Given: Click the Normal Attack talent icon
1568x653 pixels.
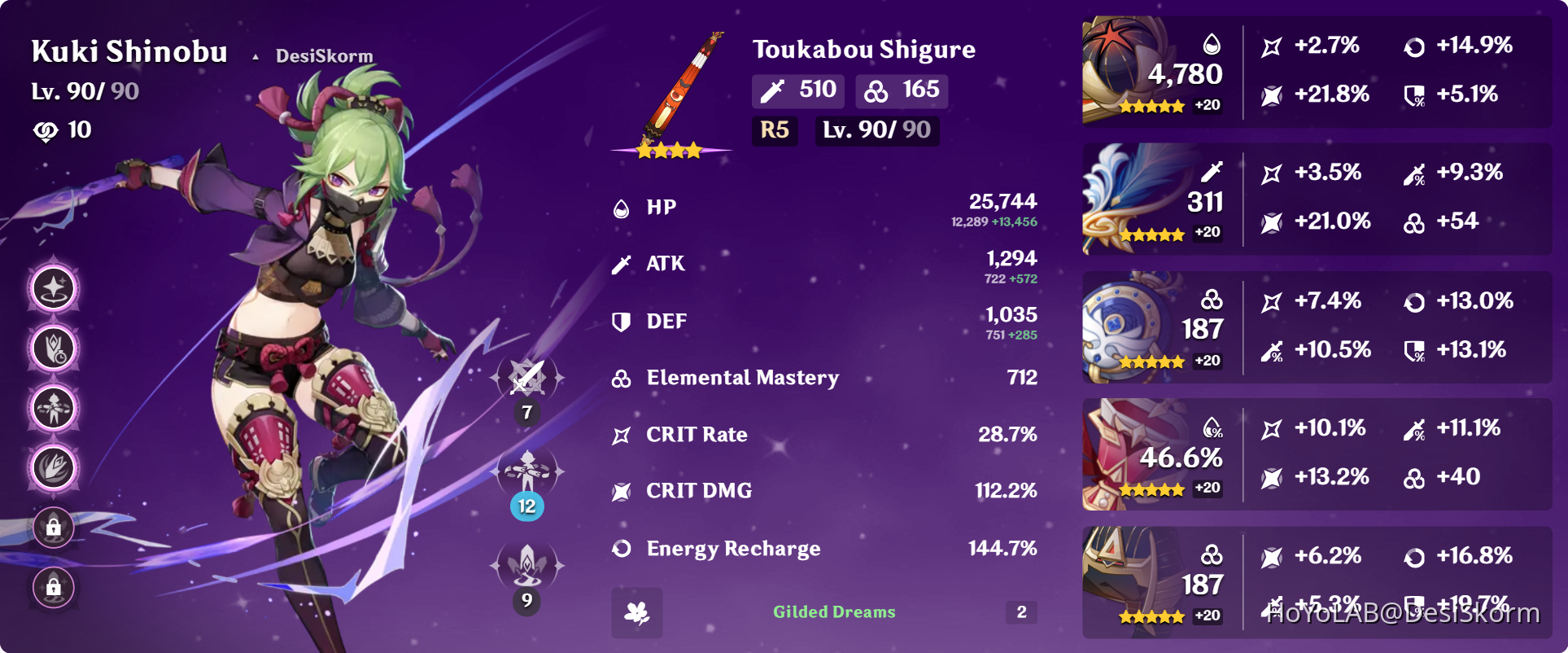Looking at the screenshot, I should point(526,377).
